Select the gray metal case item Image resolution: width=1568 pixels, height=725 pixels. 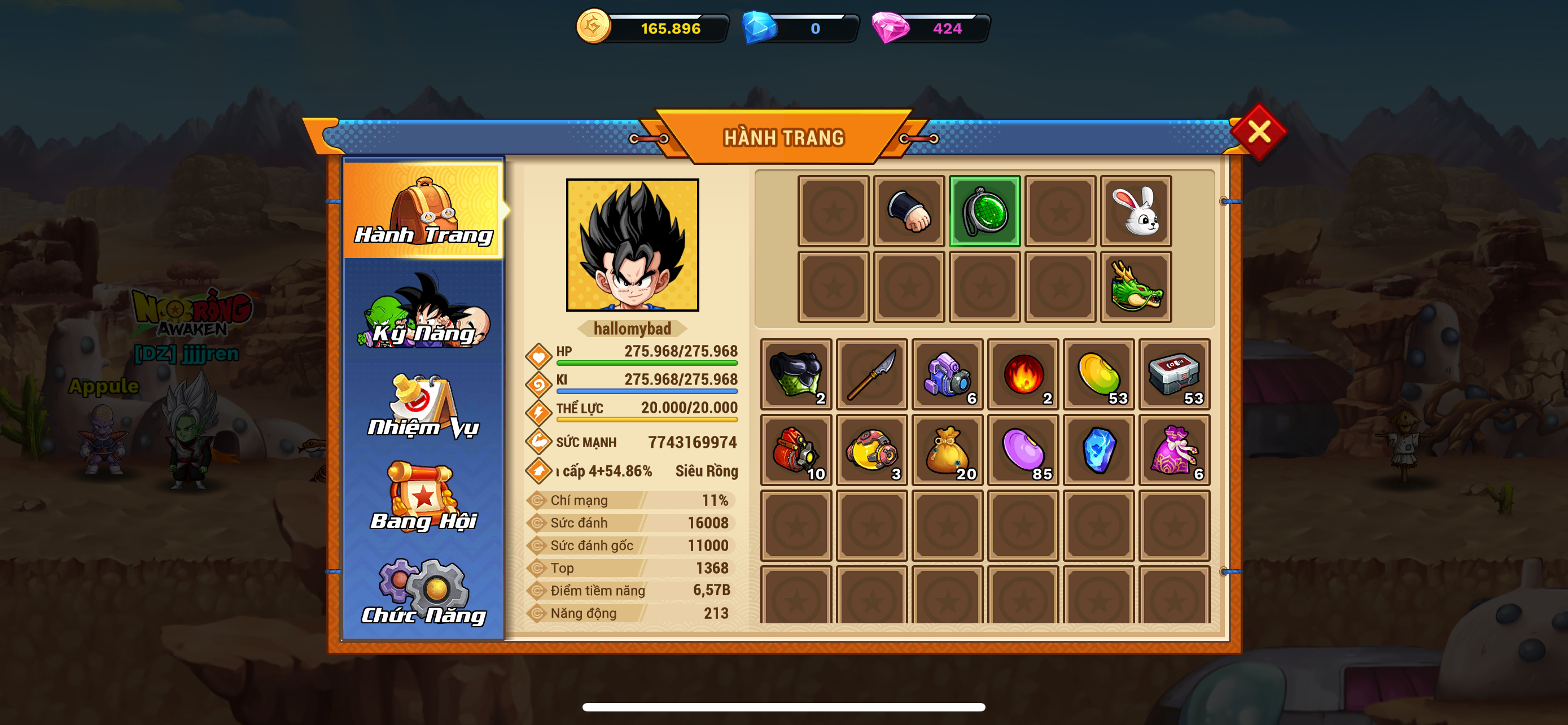(x=1174, y=374)
